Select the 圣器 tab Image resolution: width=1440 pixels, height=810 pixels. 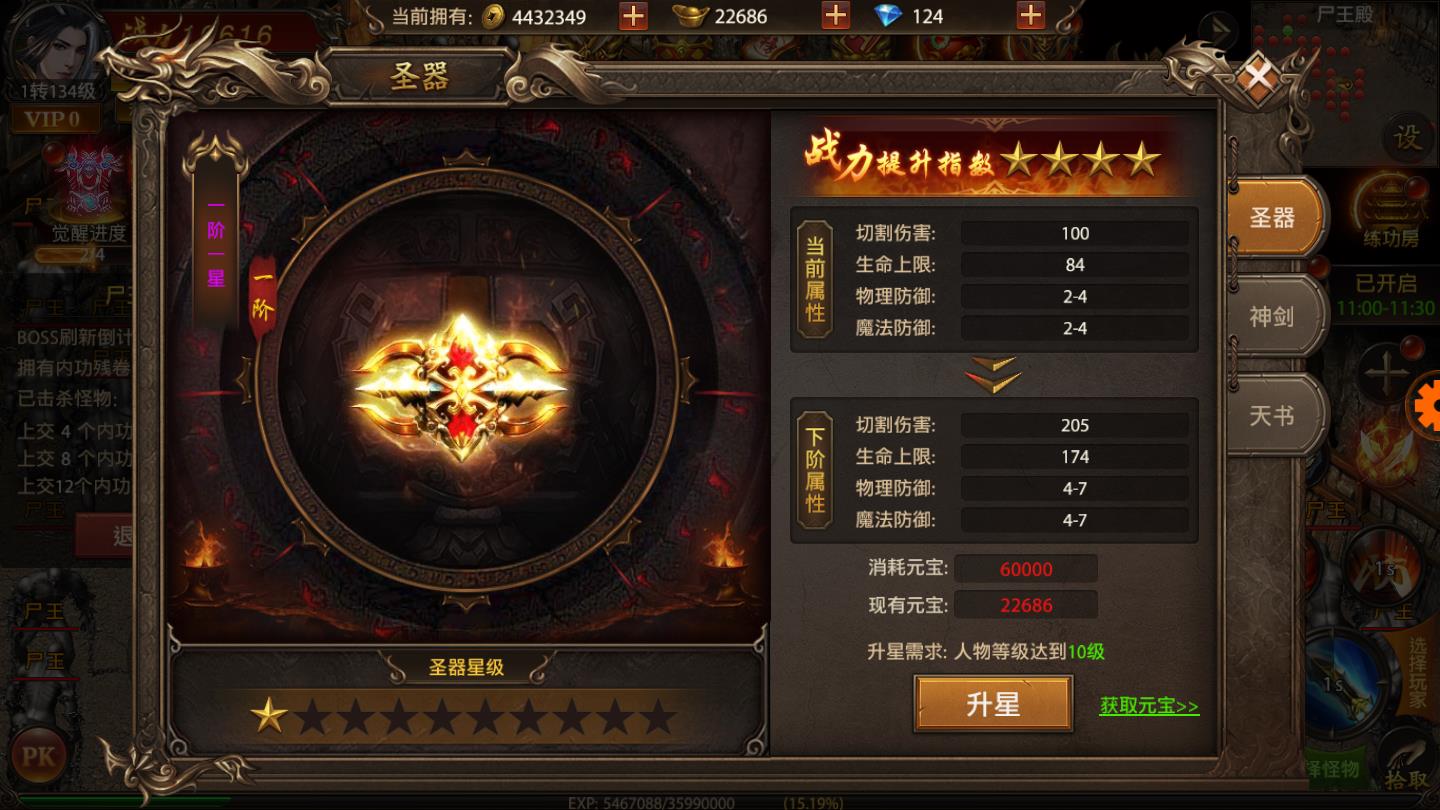click(x=1274, y=218)
